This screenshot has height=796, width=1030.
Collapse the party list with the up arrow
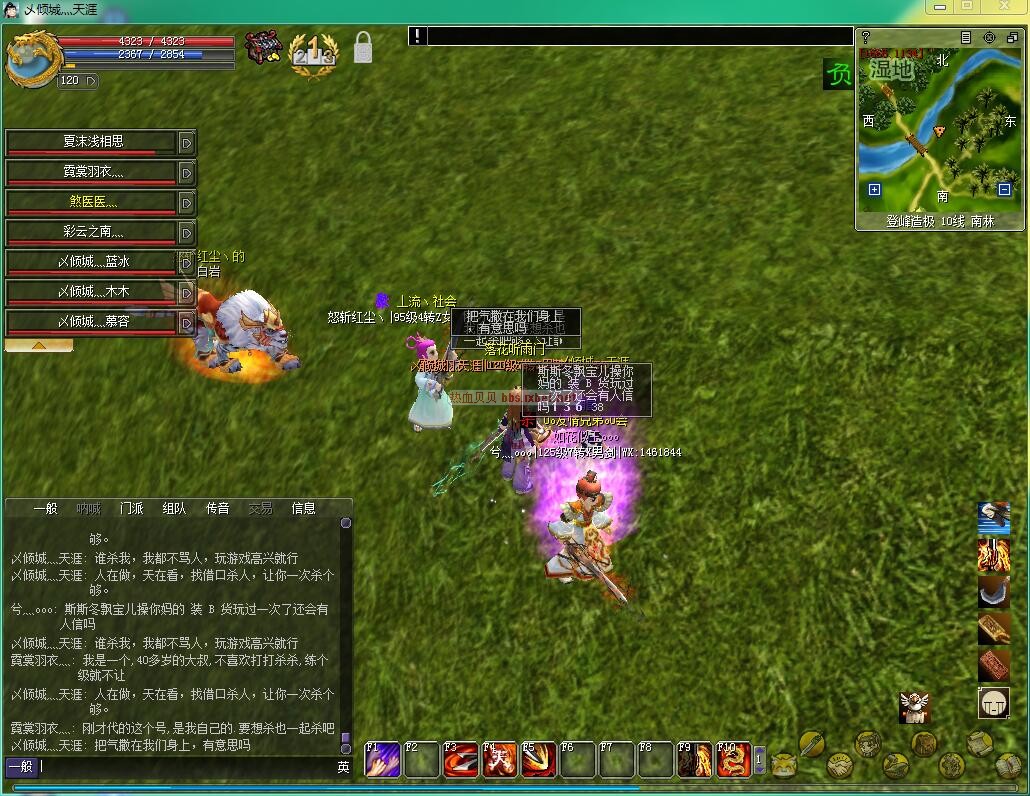coord(38,345)
